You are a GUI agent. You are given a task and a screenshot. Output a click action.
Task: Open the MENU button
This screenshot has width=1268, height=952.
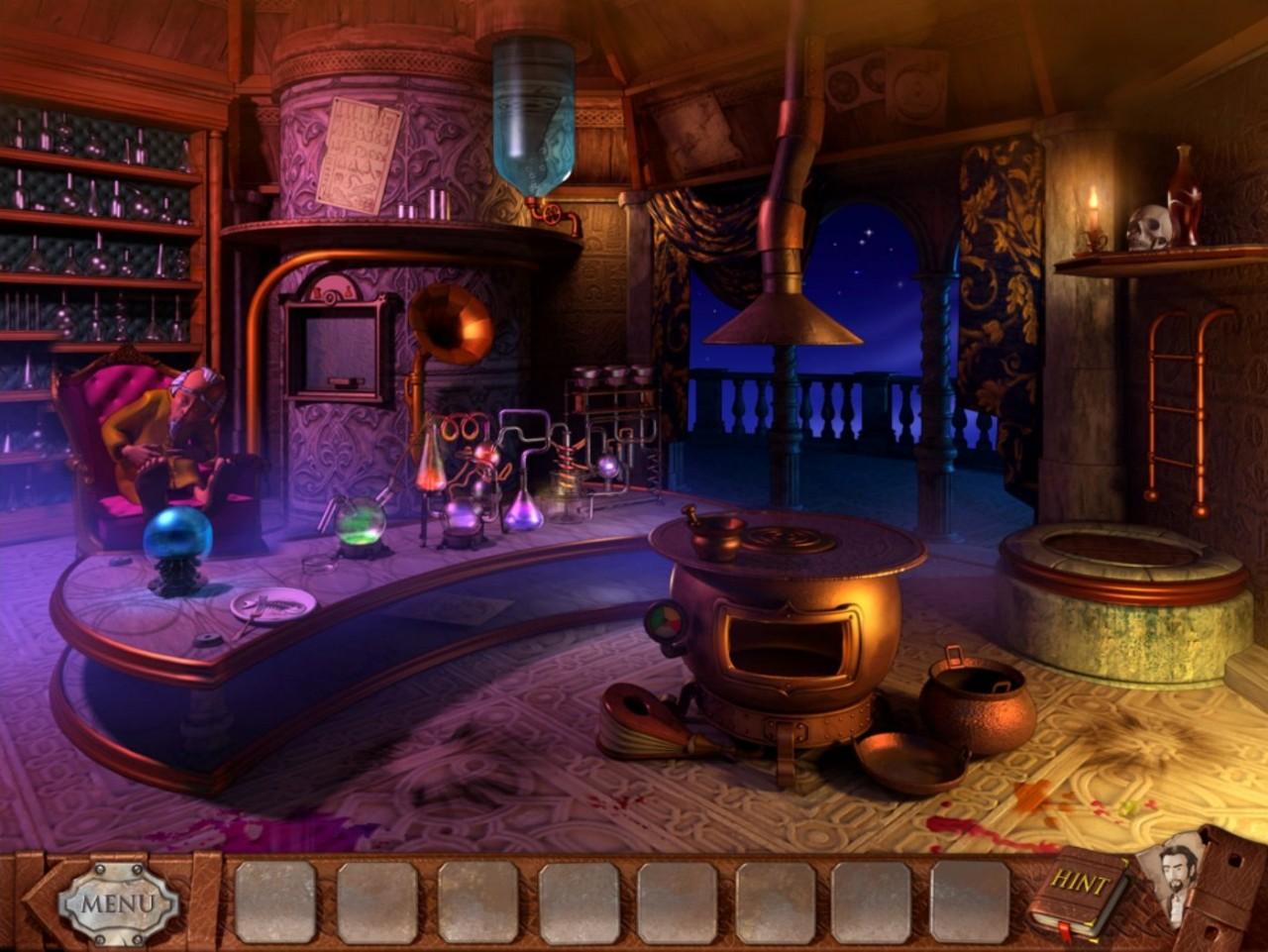click(x=118, y=902)
